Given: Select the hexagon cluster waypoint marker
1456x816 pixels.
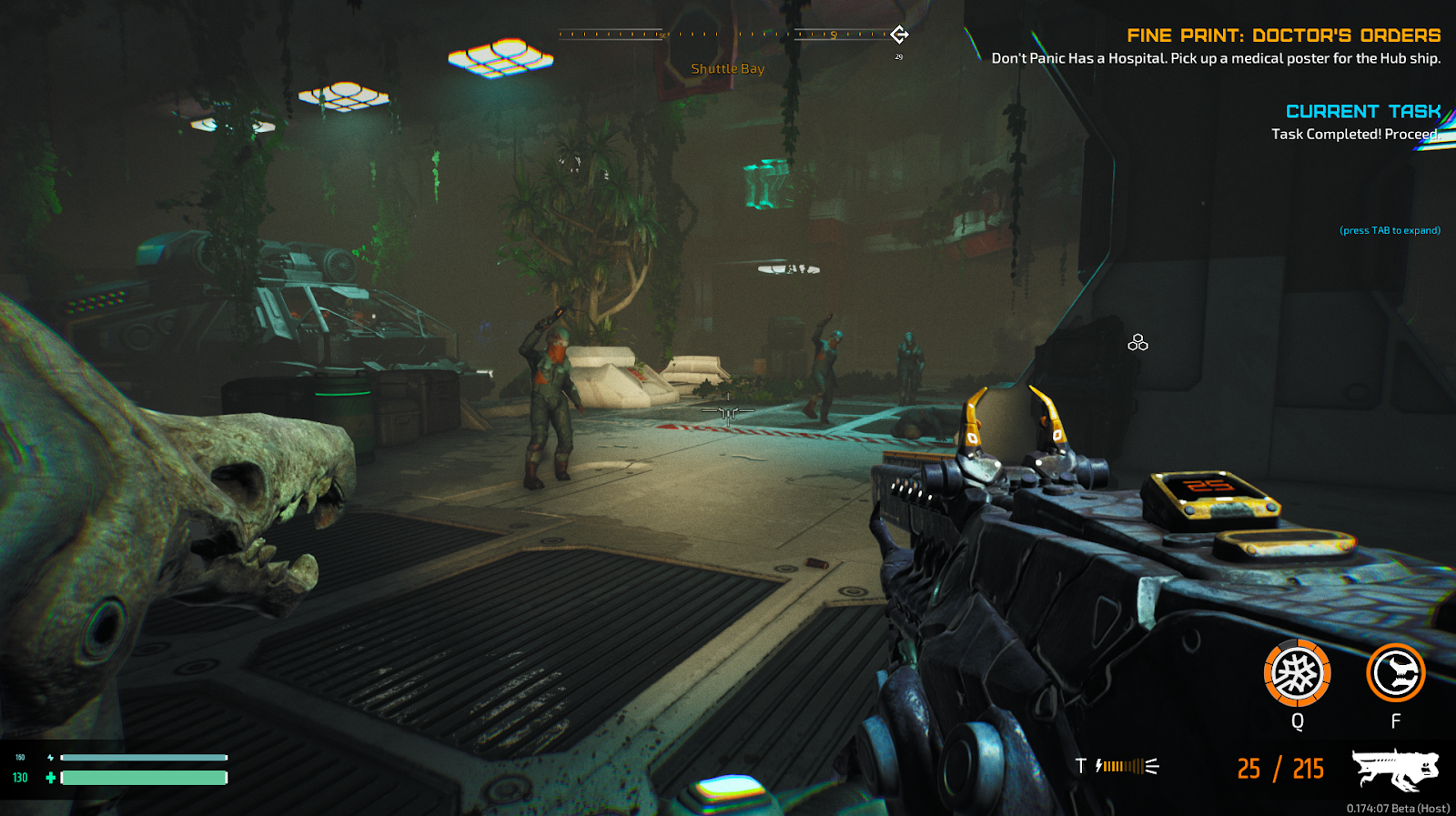Looking at the screenshot, I should click(1137, 343).
